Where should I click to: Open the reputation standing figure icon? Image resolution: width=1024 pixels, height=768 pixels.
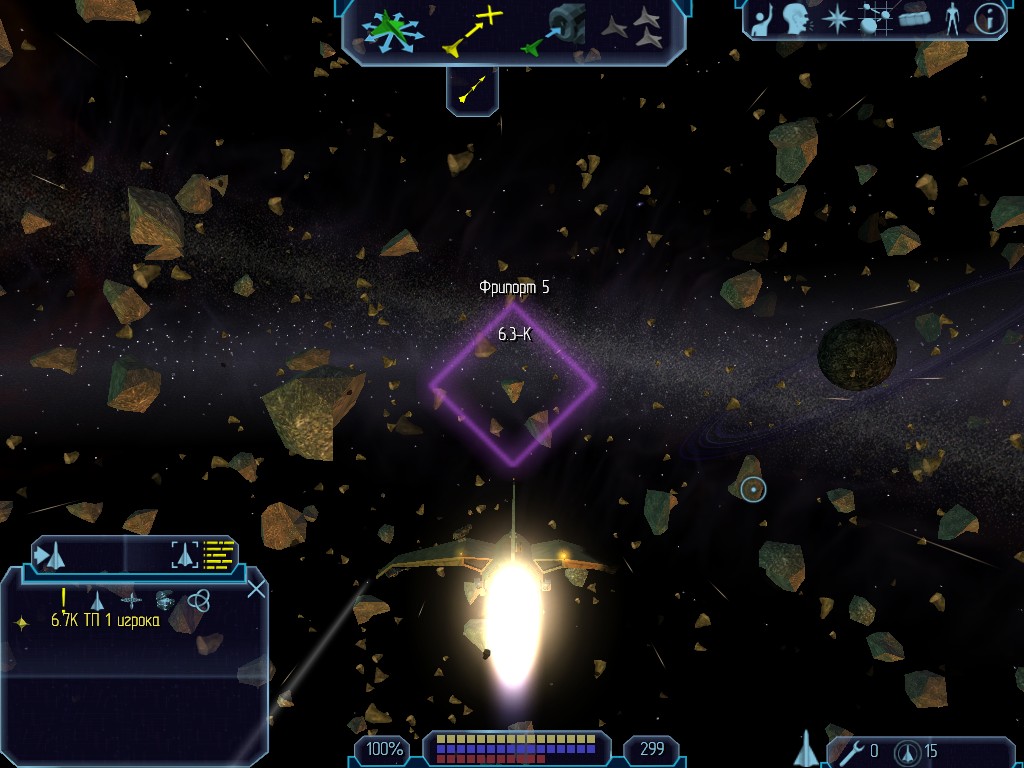pos(952,19)
